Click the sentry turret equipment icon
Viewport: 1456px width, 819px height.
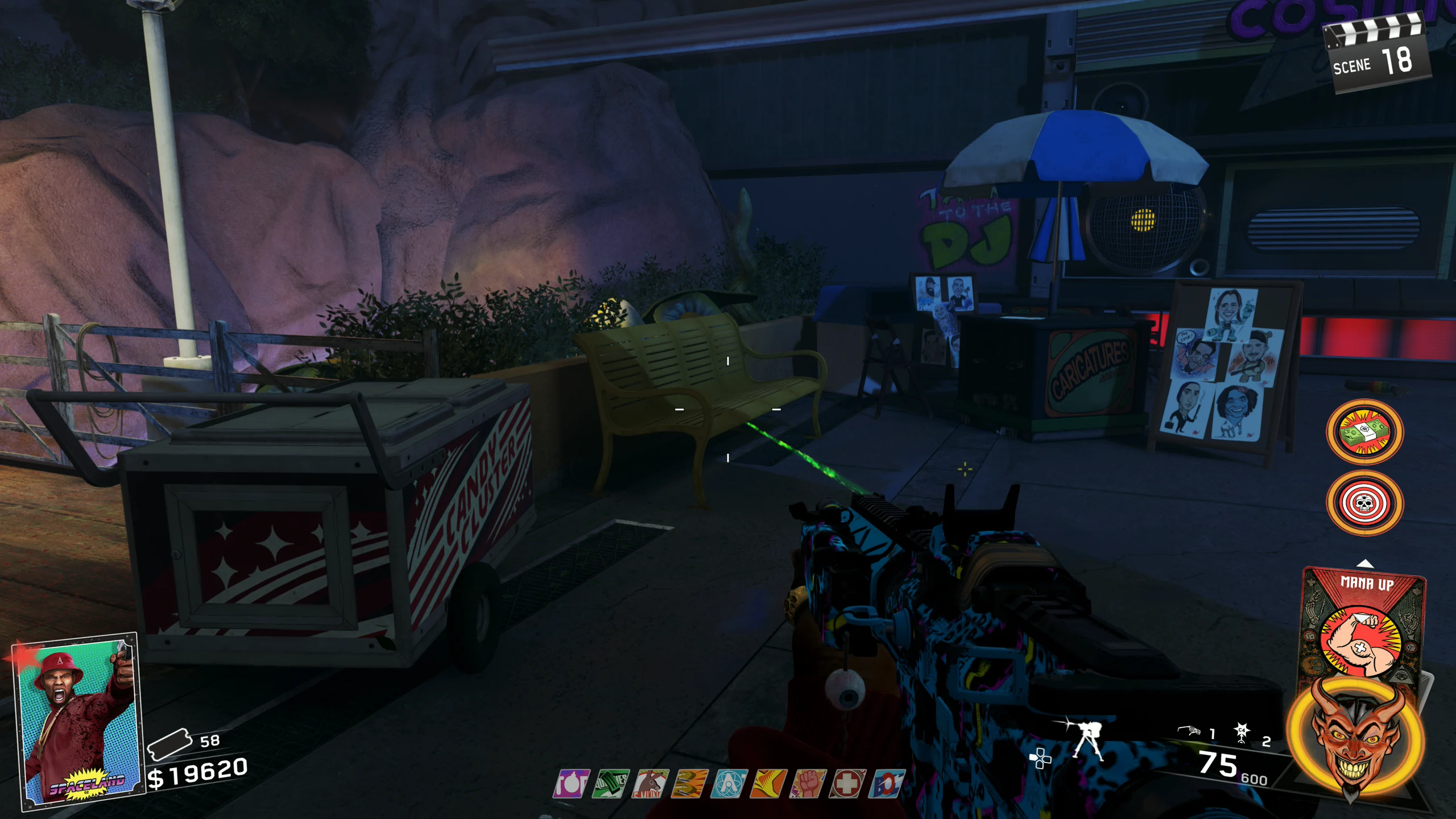[x=1088, y=741]
